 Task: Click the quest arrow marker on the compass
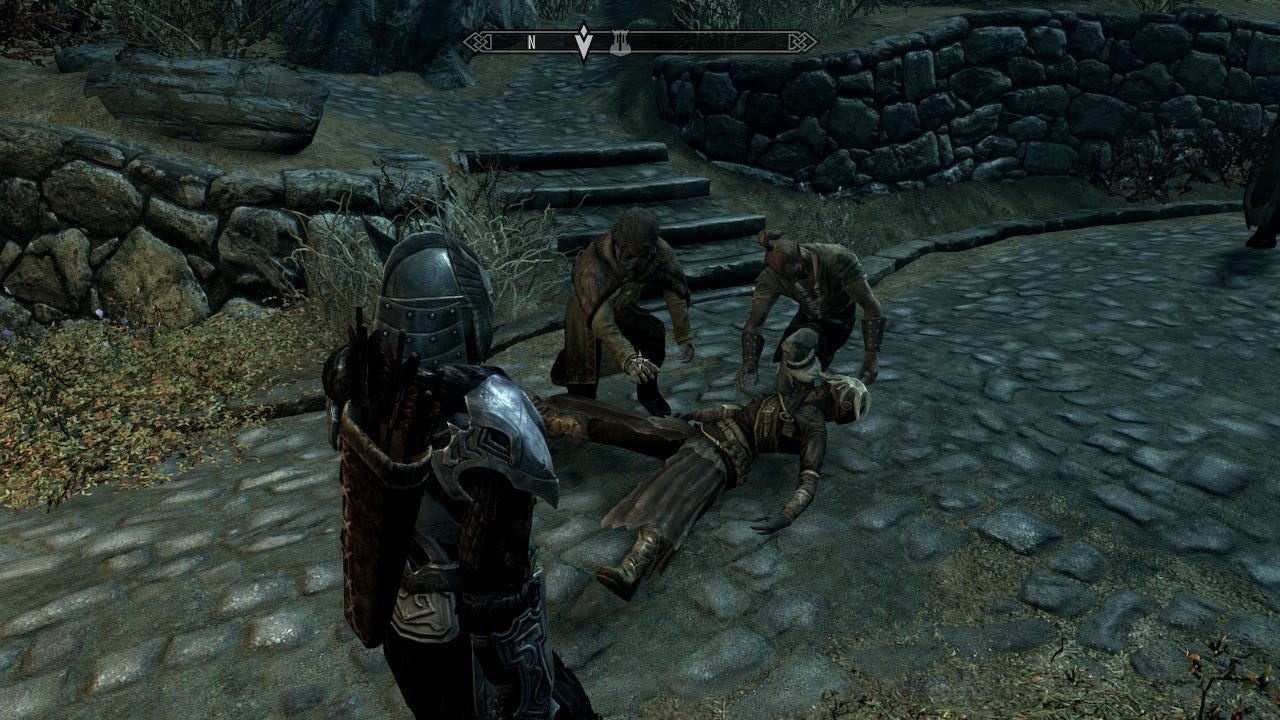click(x=583, y=45)
